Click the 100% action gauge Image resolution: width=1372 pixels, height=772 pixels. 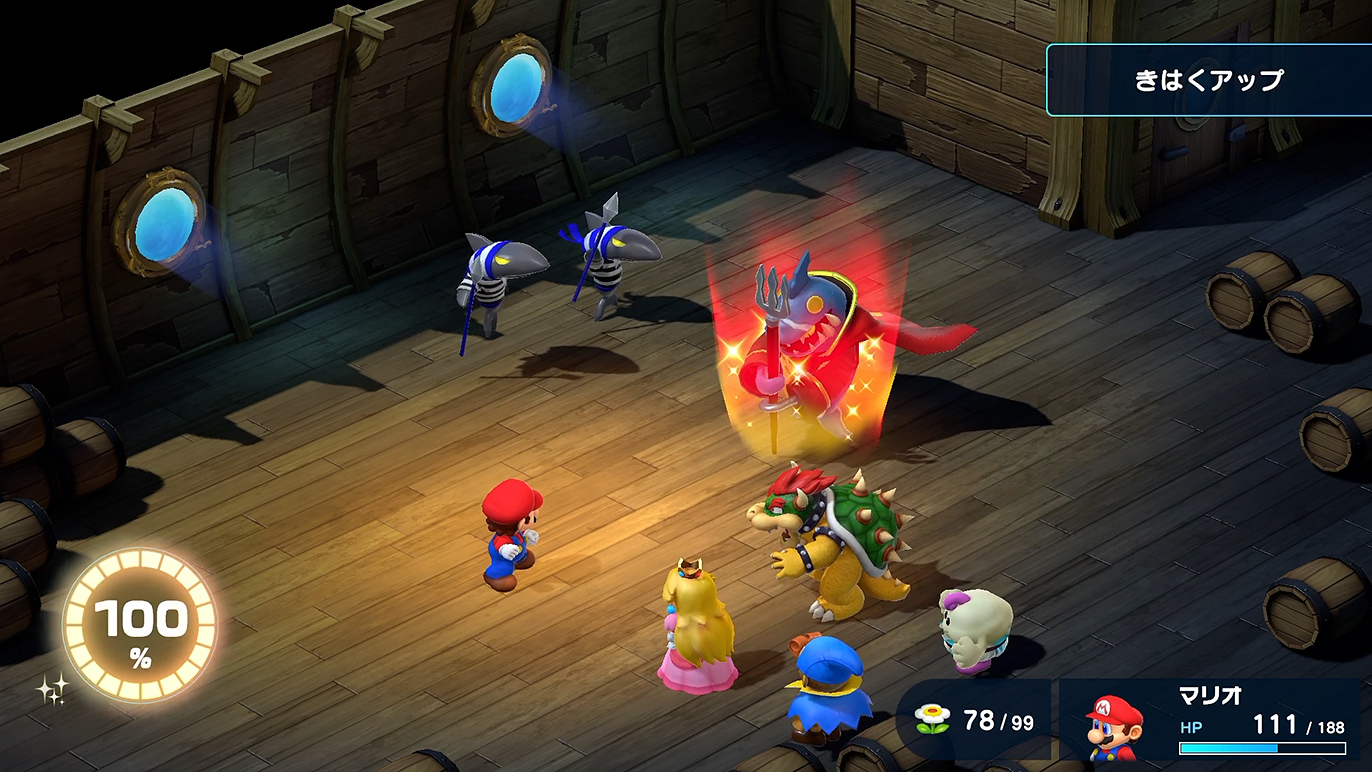pyautogui.click(x=140, y=627)
